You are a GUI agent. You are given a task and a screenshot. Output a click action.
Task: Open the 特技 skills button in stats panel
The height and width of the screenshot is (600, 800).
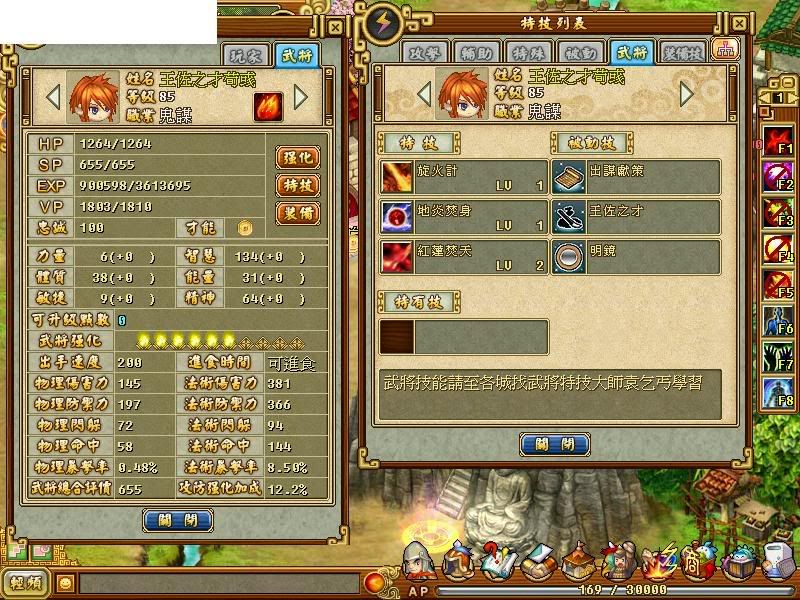tap(298, 186)
